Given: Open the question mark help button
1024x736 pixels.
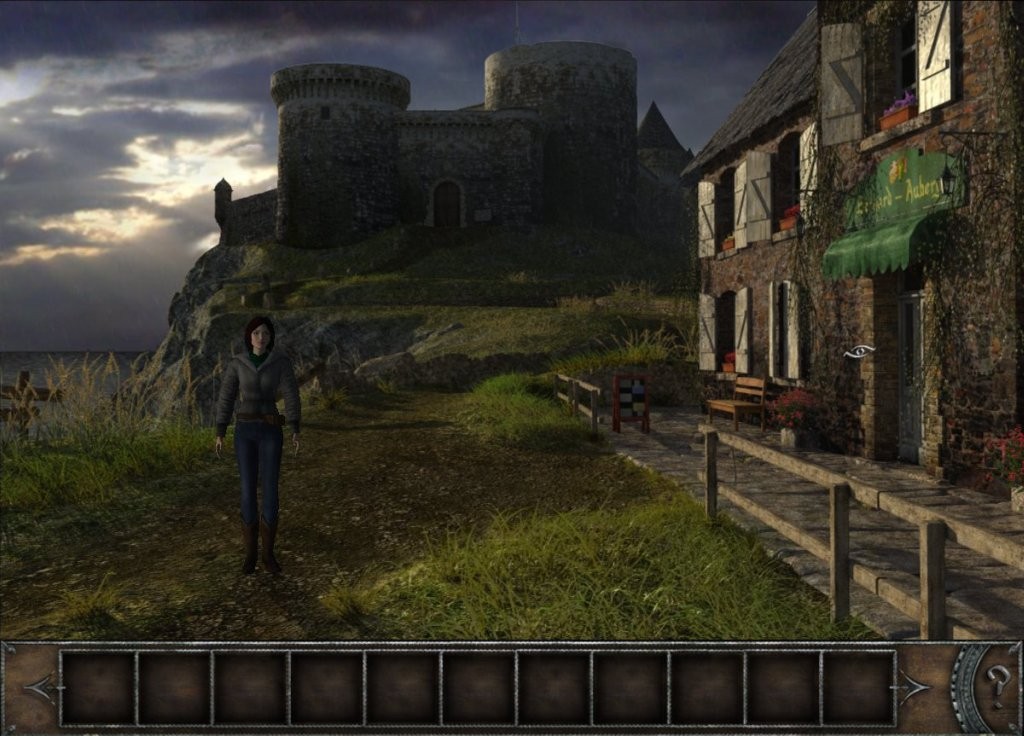Looking at the screenshot, I should pos(997,685).
